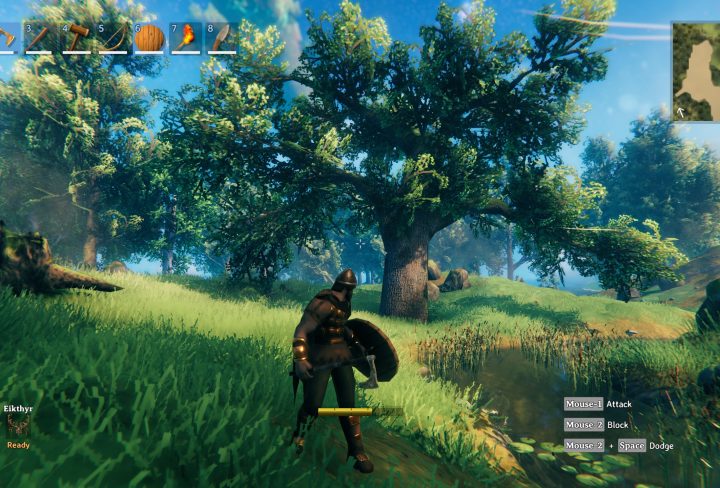This screenshot has height=488, width=720.
Task: Equip the hammer from hotbar slot 4
Action: point(77,38)
